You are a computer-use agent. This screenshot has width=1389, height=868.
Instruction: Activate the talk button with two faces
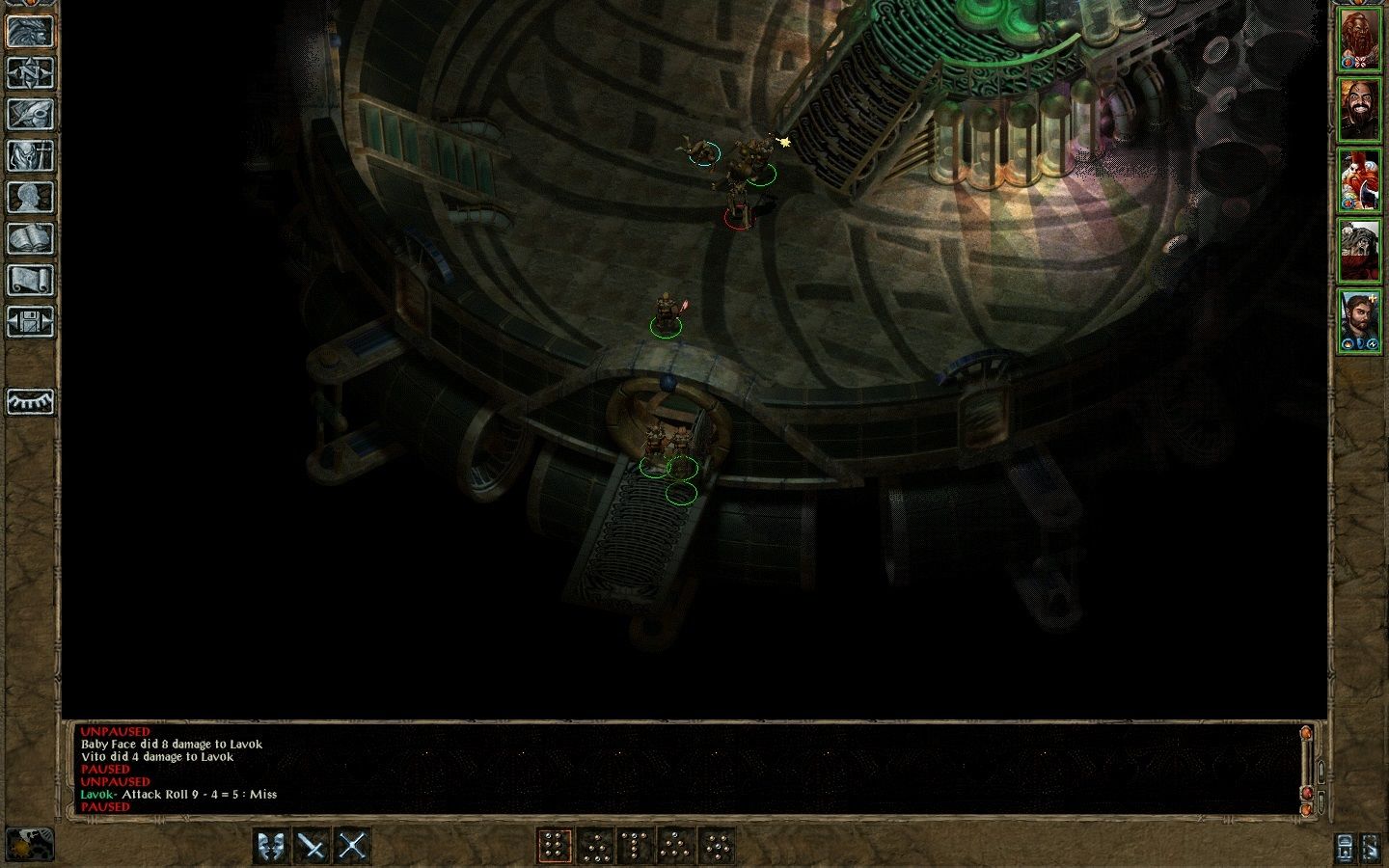[x=272, y=847]
